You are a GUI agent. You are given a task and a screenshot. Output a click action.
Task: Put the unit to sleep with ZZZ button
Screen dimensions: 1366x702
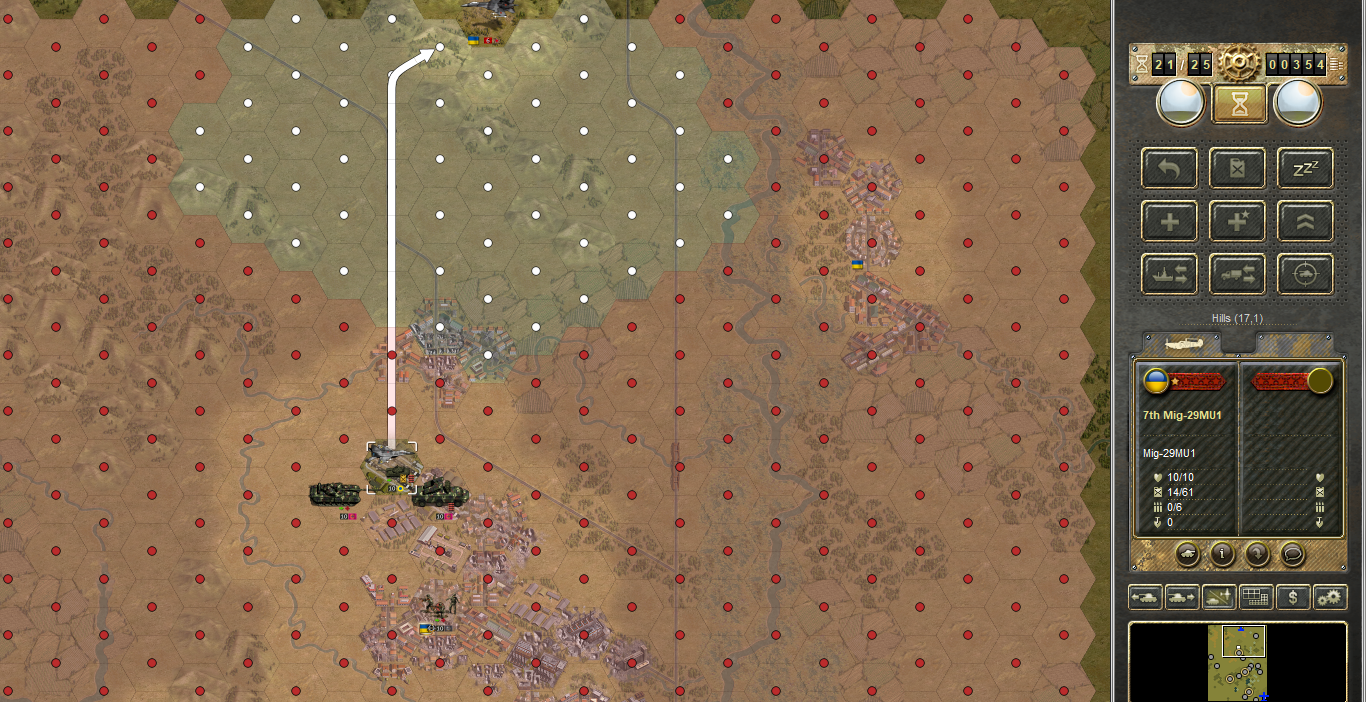tap(1305, 168)
